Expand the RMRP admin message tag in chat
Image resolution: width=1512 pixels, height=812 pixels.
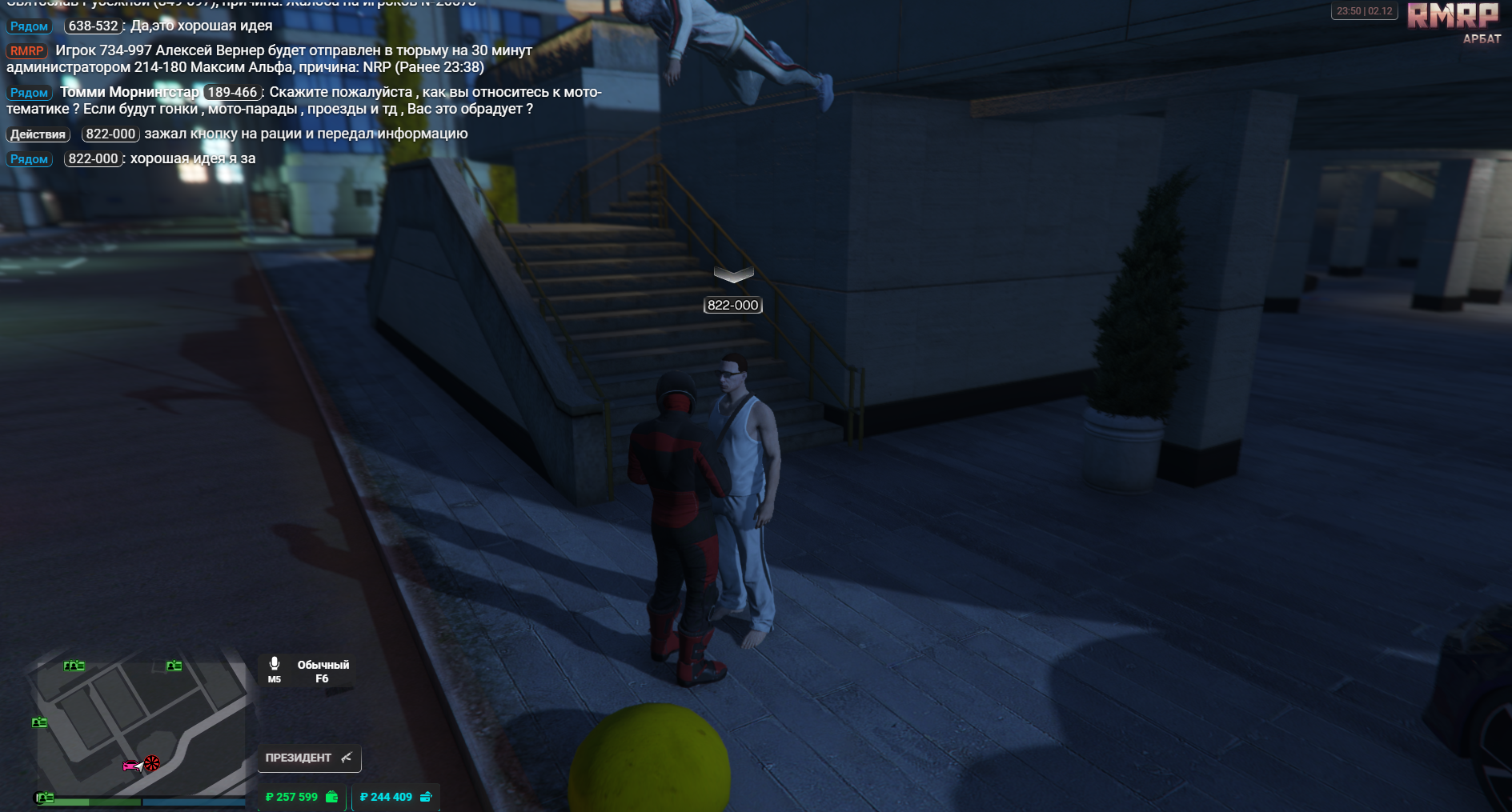pos(26,50)
